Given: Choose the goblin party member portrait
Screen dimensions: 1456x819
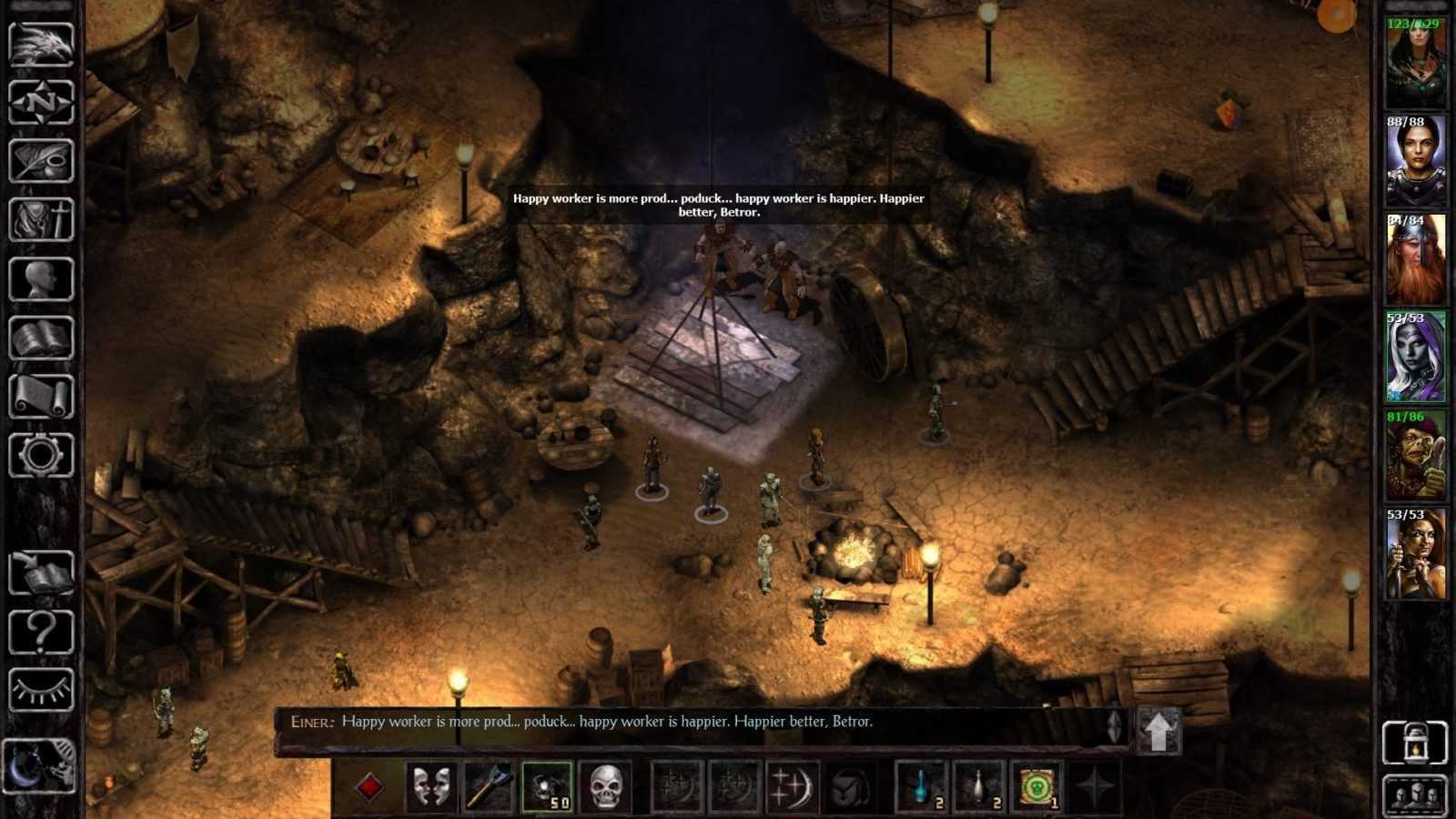Looking at the screenshot, I should [1415, 456].
